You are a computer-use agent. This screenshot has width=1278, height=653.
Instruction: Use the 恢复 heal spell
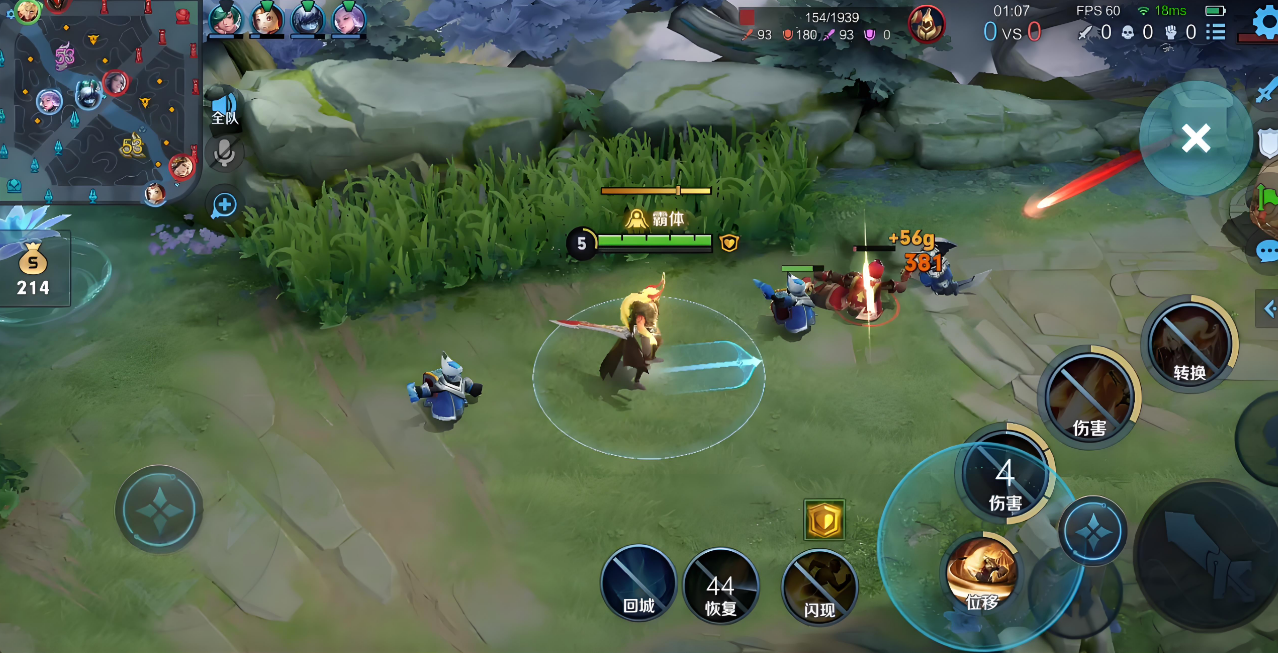[x=720, y=585]
